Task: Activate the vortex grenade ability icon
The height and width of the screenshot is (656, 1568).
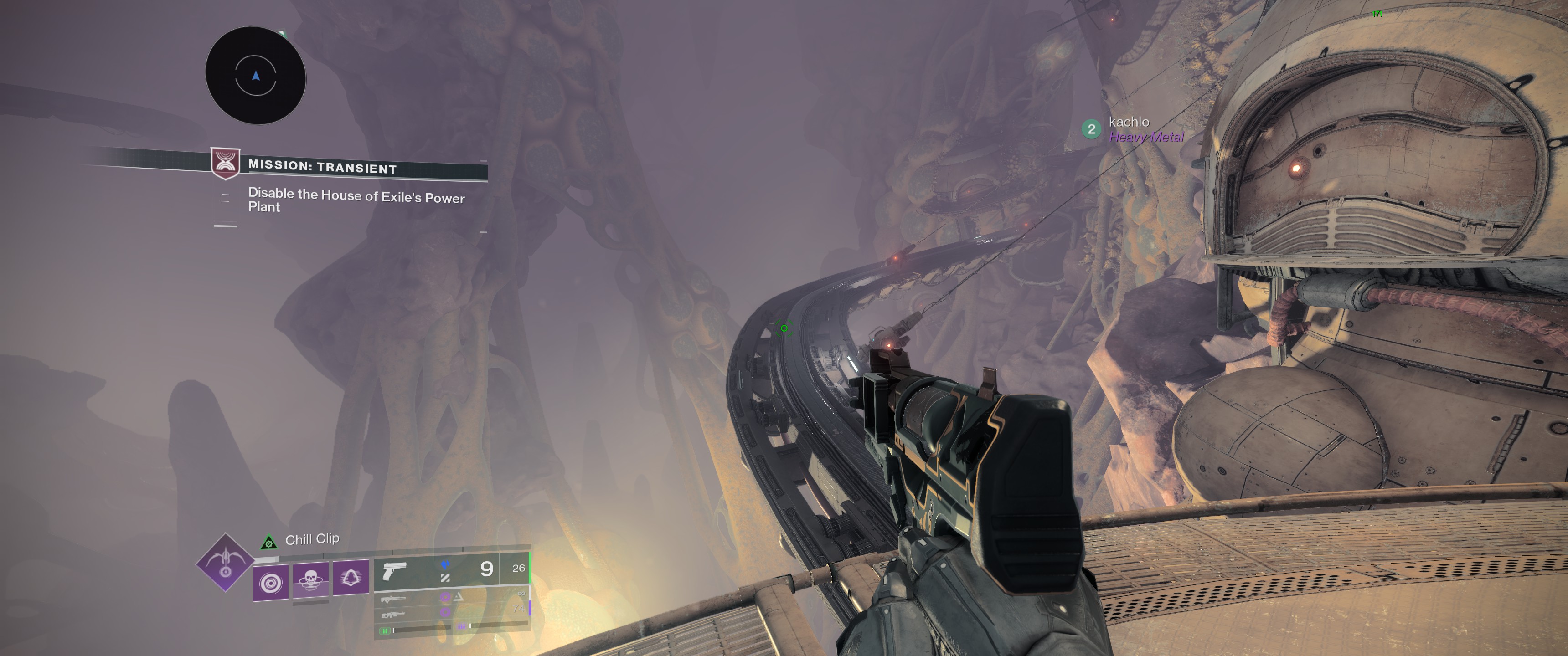Action: (270, 583)
